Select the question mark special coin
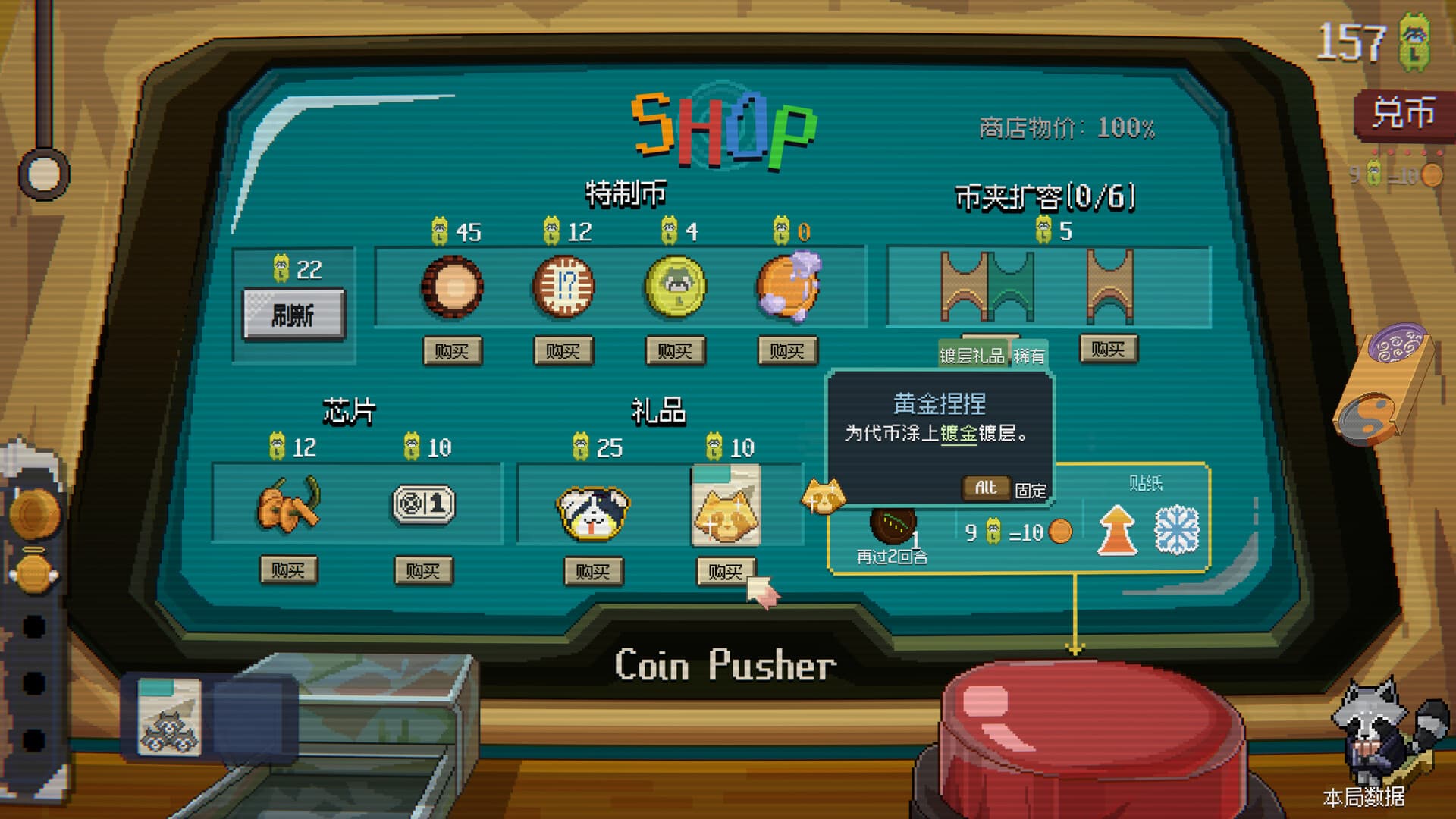Viewport: 1456px width, 819px height. pos(563,287)
